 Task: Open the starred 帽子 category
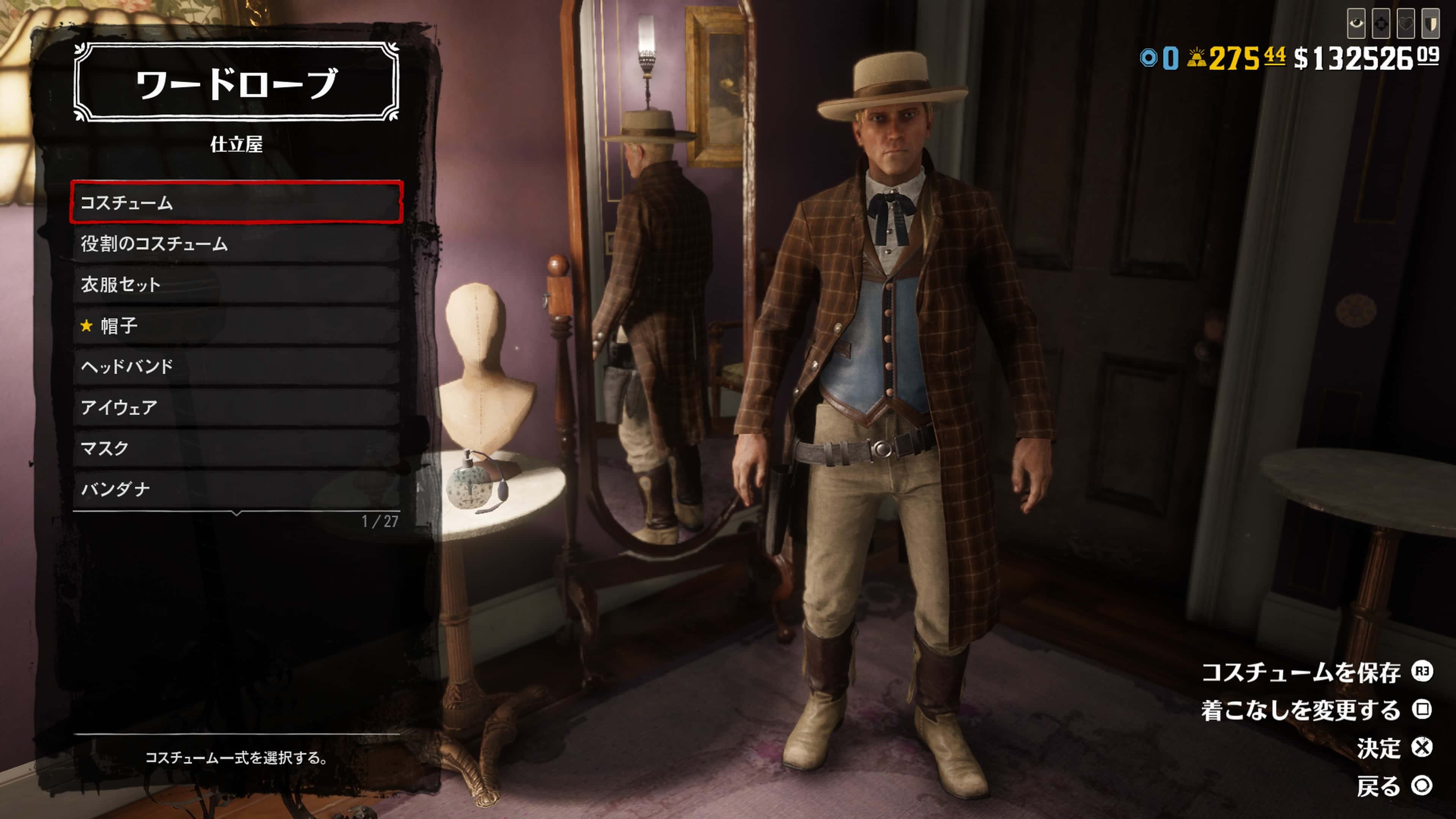[236, 326]
